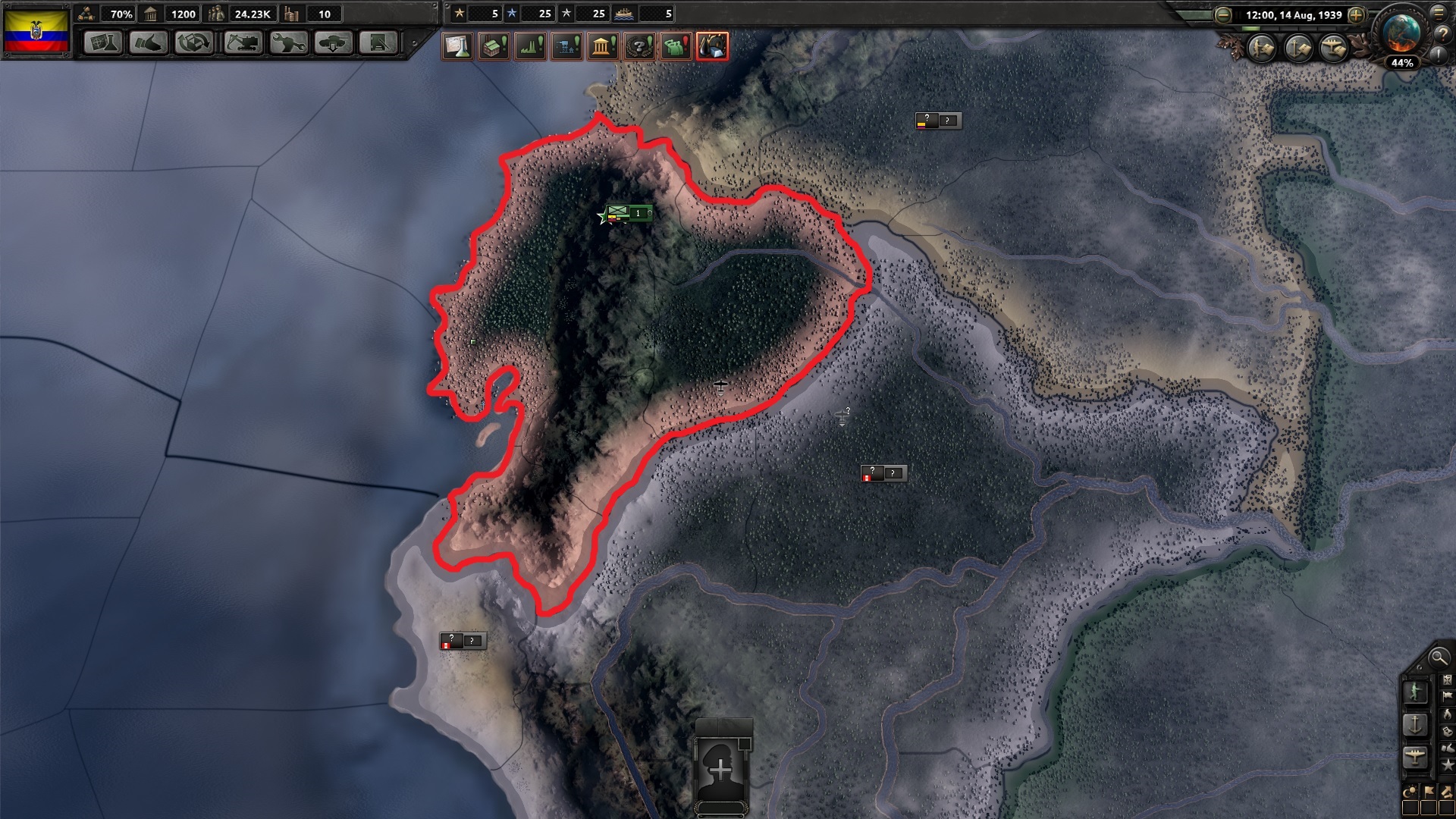Switch to the air force plane mapmode

pos(1416,757)
